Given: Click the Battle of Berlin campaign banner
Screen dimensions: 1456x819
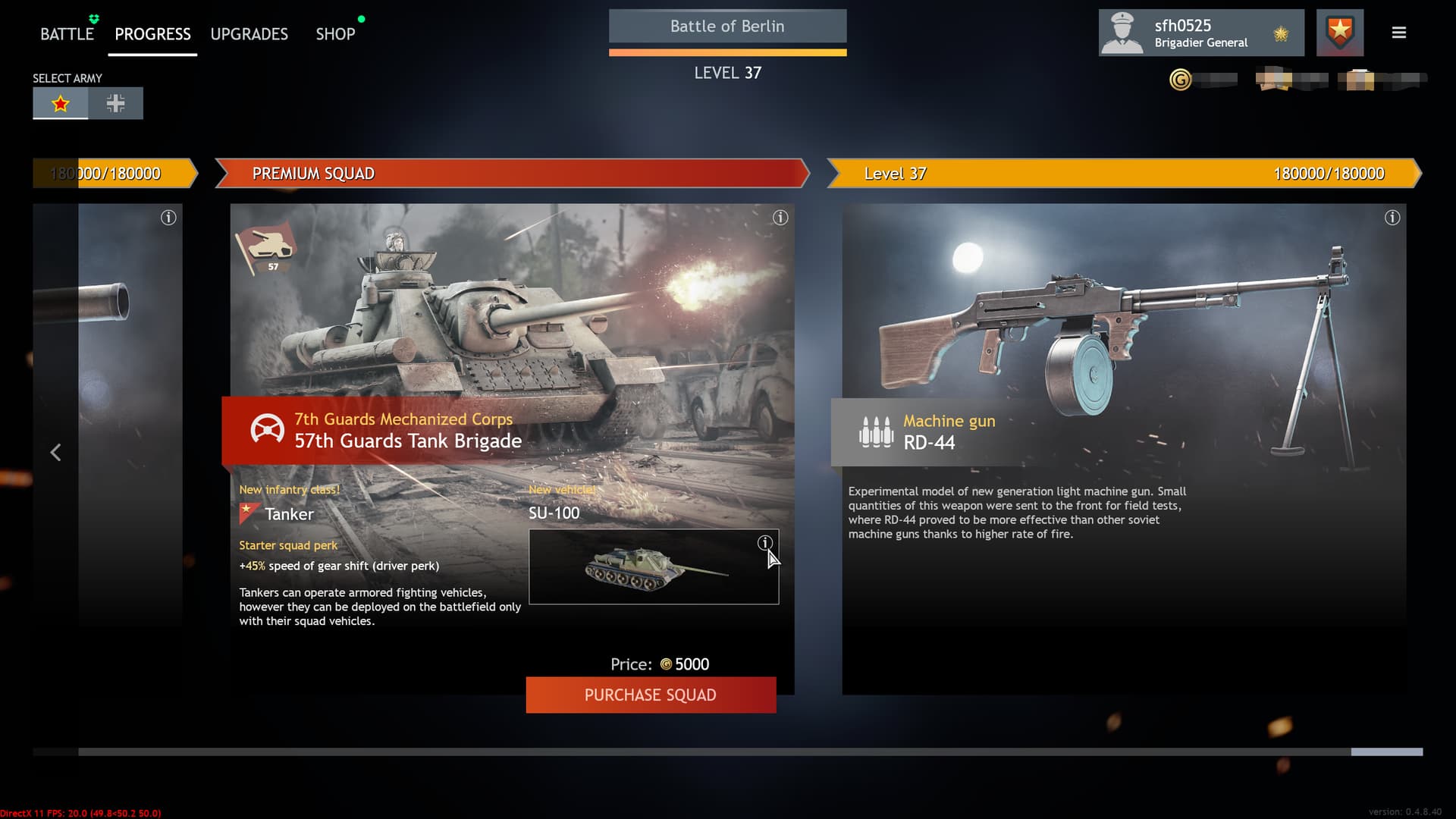Looking at the screenshot, I should 727,27.
